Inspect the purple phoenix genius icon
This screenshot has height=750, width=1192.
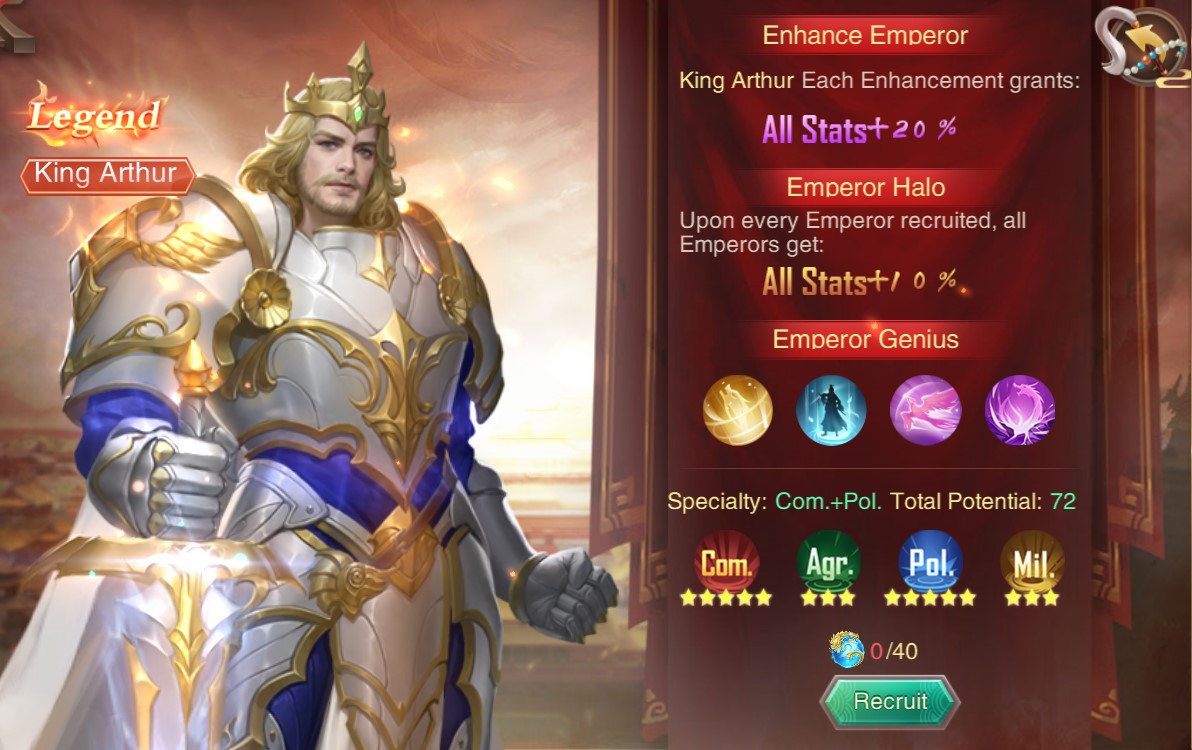click(1019, 410)
